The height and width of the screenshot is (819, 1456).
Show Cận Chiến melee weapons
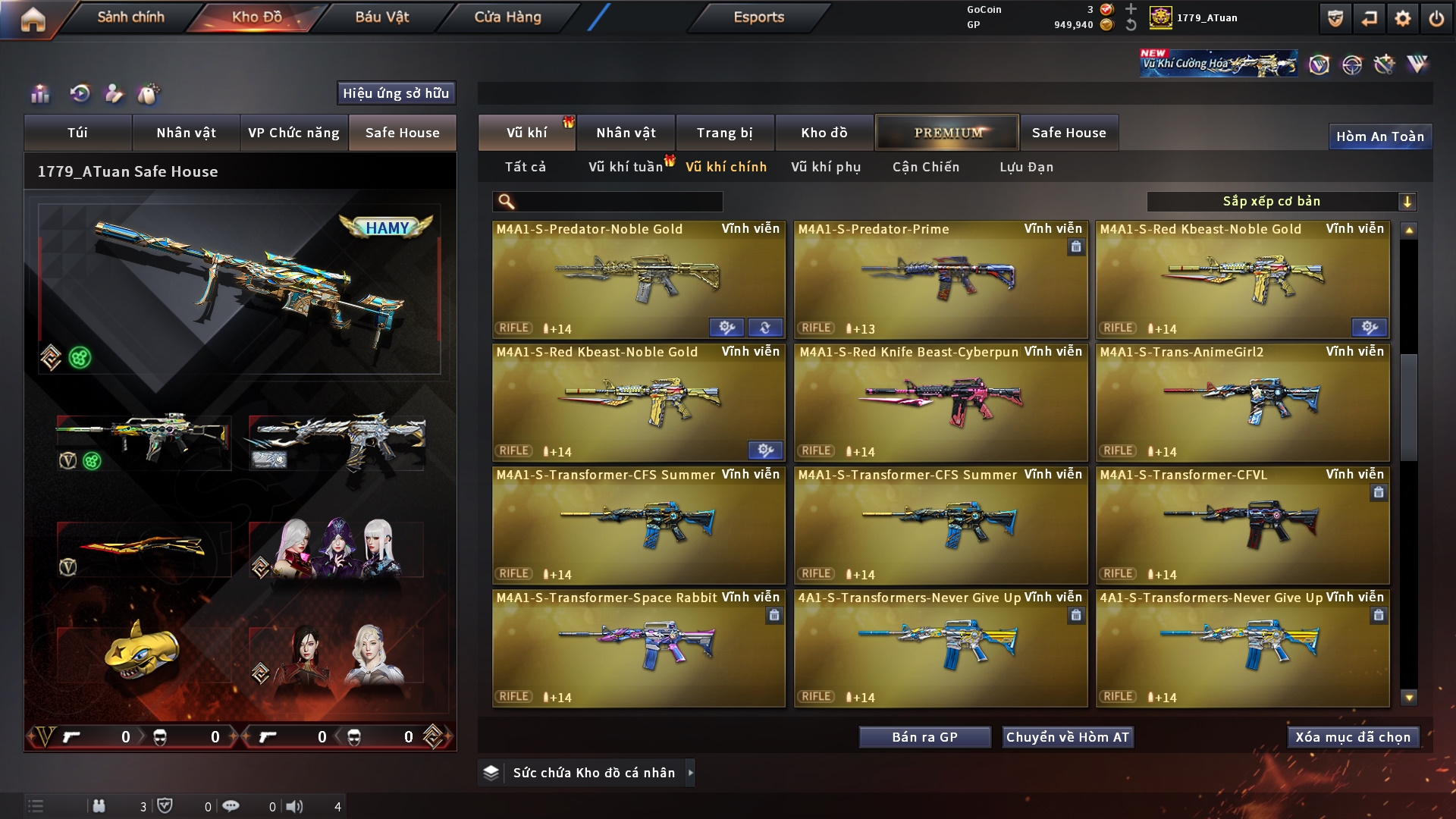925,167
